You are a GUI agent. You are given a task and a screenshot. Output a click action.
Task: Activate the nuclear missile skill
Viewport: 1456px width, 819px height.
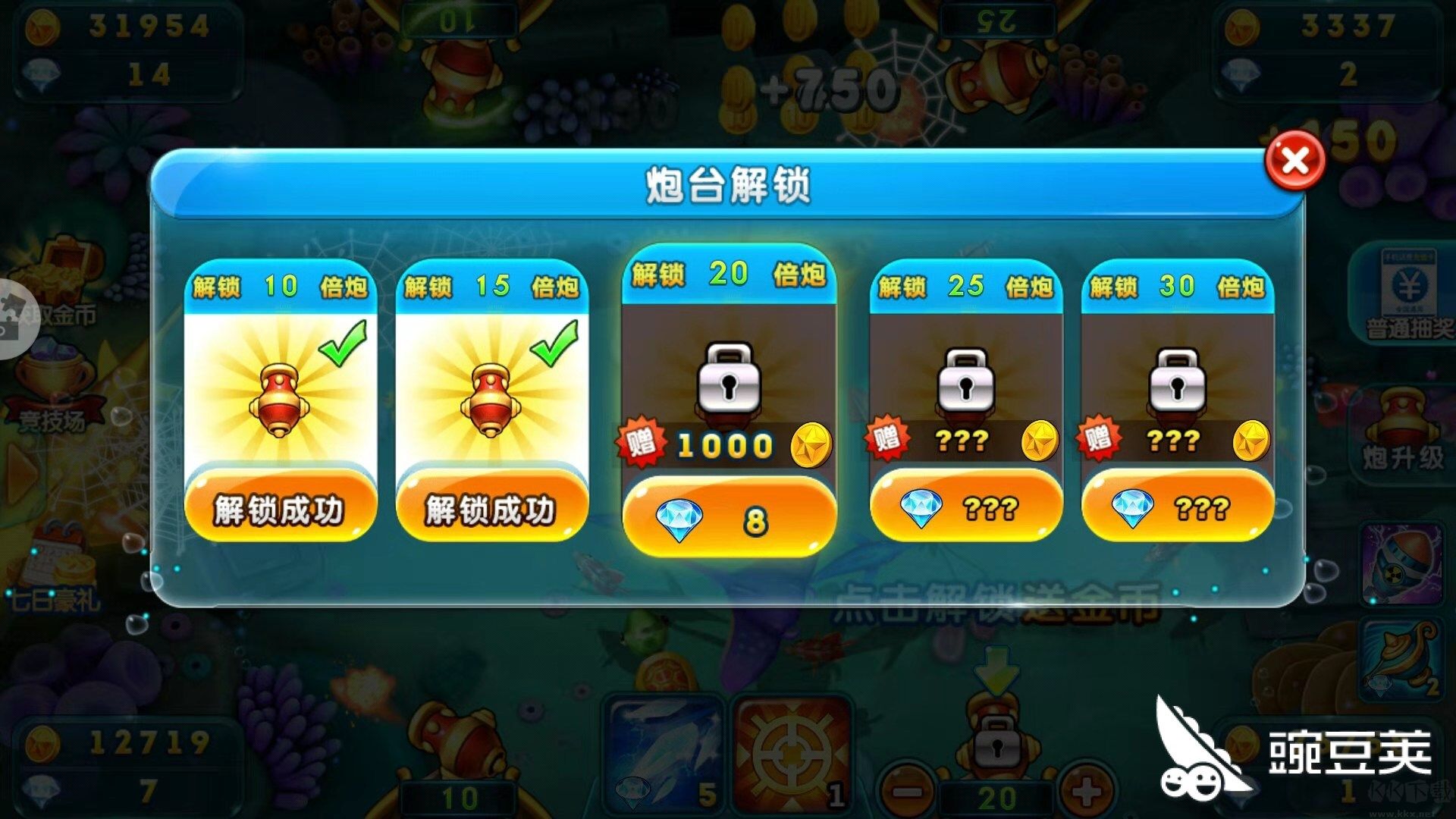1407,565
